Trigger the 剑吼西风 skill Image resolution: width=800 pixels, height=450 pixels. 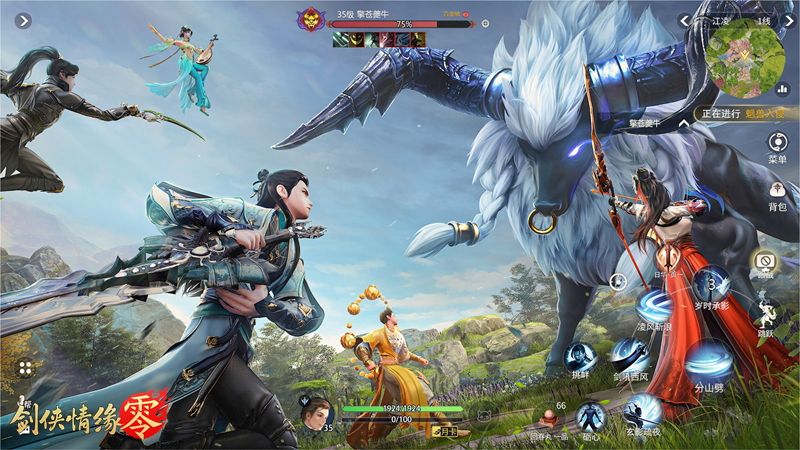point(630,356)
